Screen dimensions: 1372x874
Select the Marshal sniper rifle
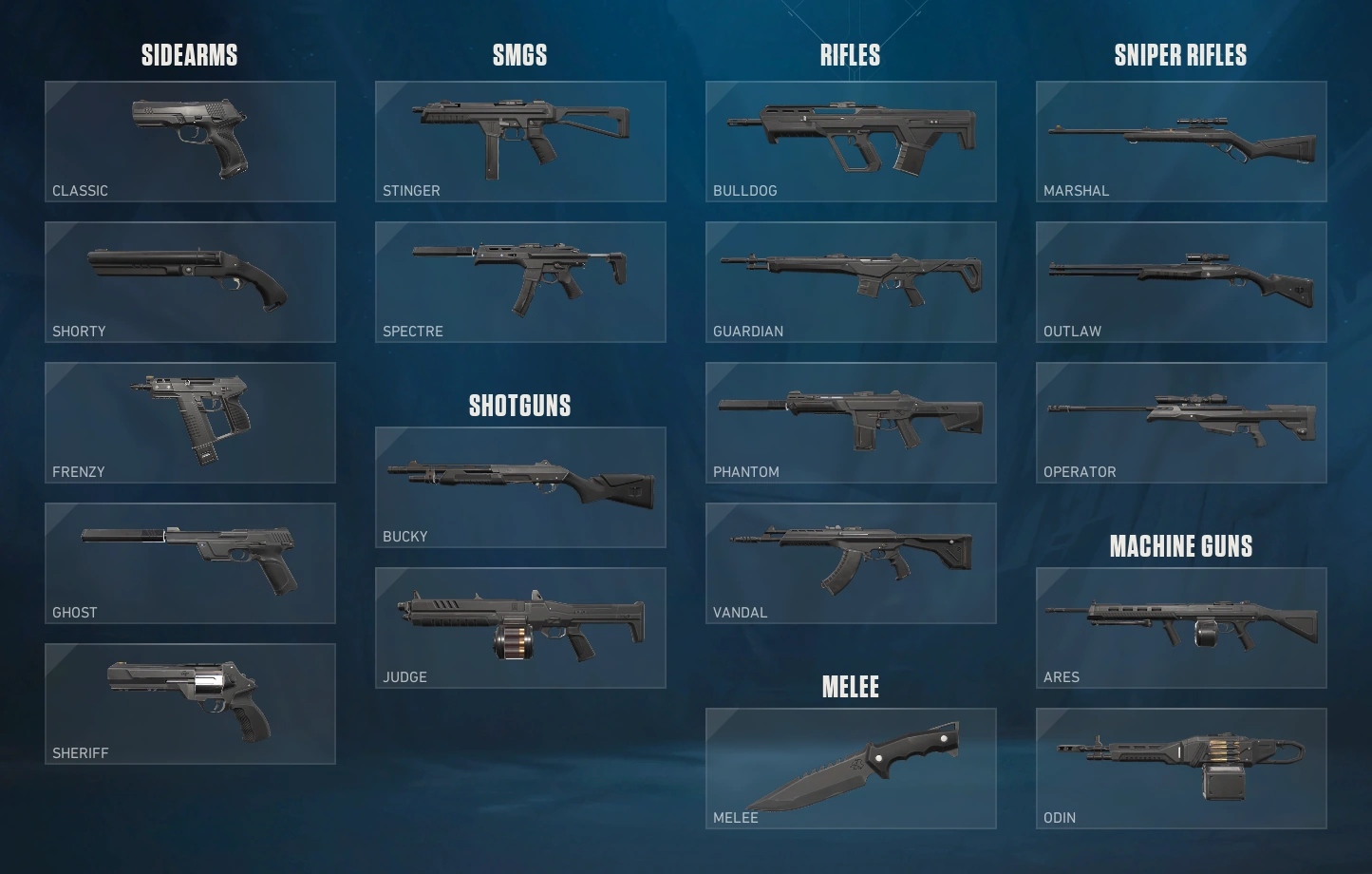coord(1180,141)
